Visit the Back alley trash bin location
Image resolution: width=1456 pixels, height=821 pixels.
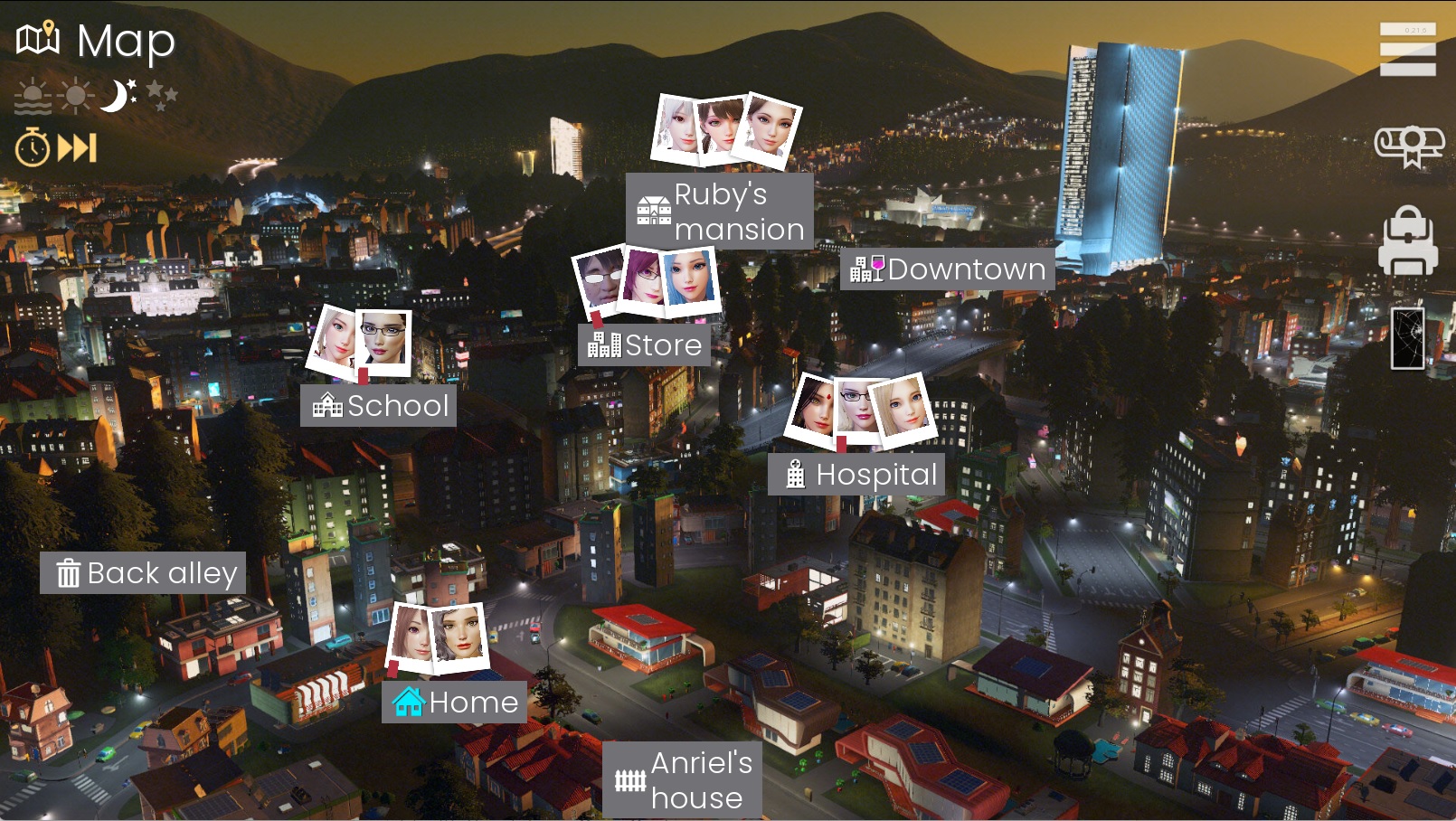[x=144, y=572]
